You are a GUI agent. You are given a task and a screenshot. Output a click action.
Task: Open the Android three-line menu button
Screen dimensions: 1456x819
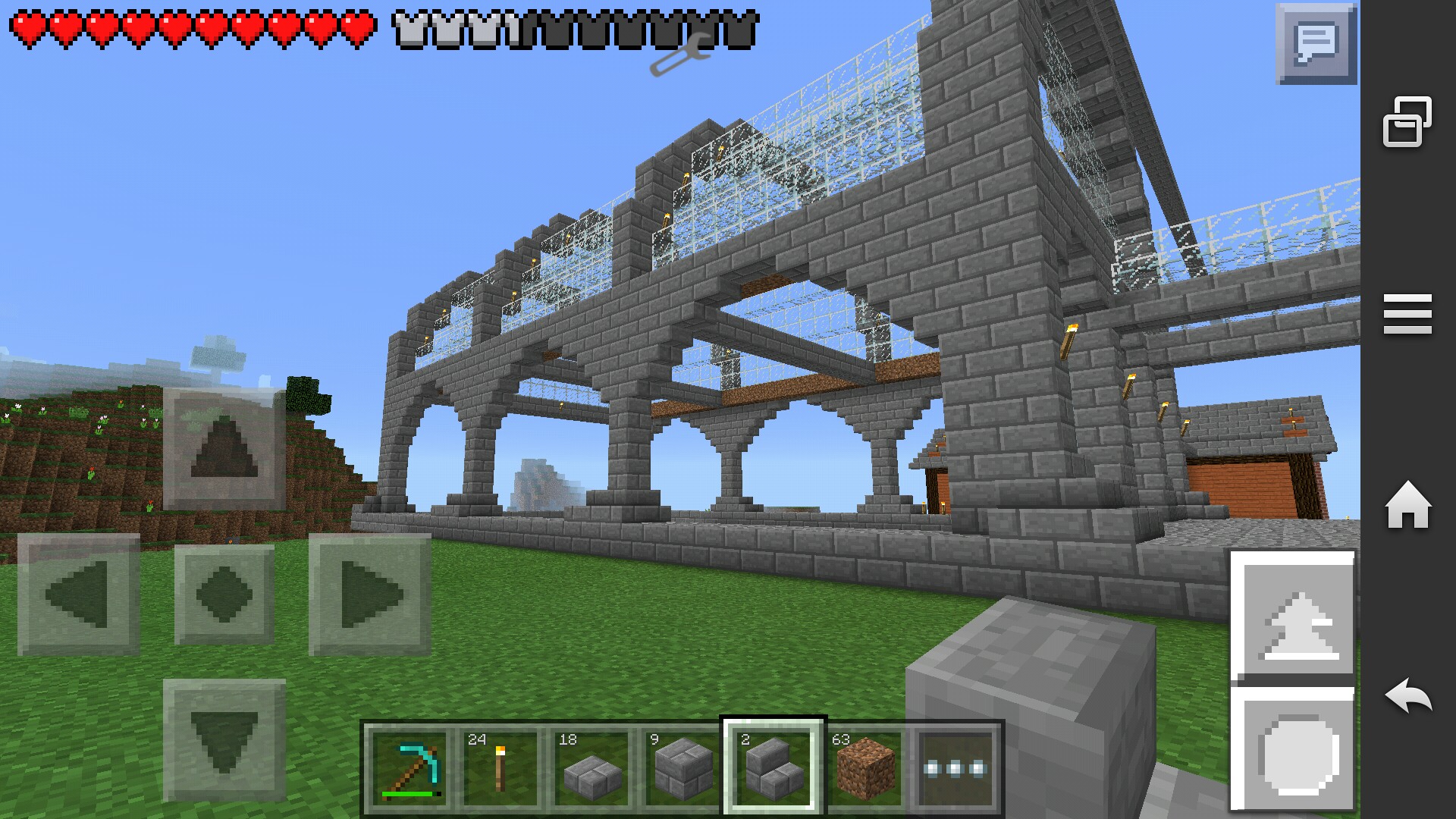click(x=1407, y=314)
